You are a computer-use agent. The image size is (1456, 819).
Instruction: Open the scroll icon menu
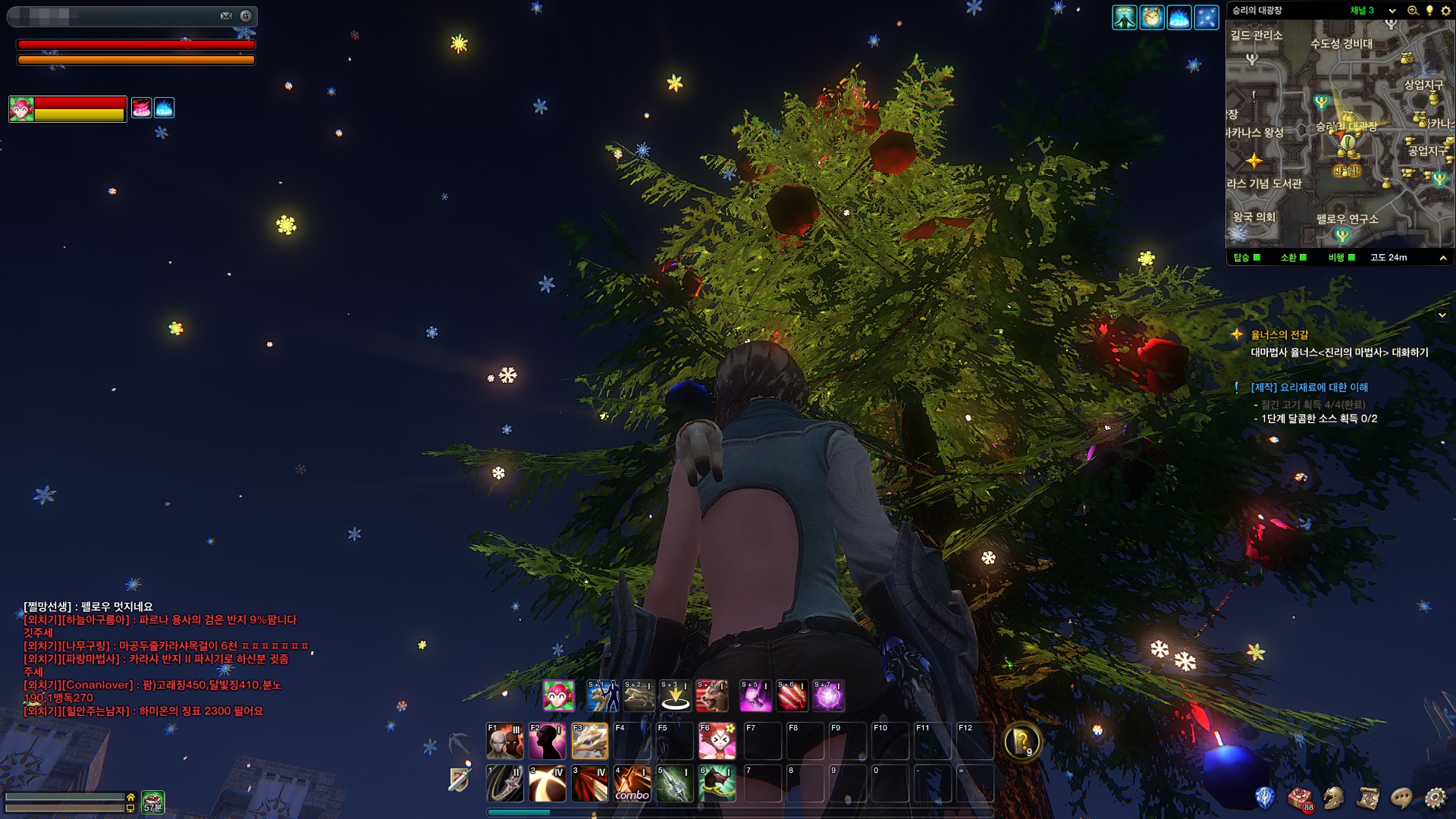point(1368,798)
